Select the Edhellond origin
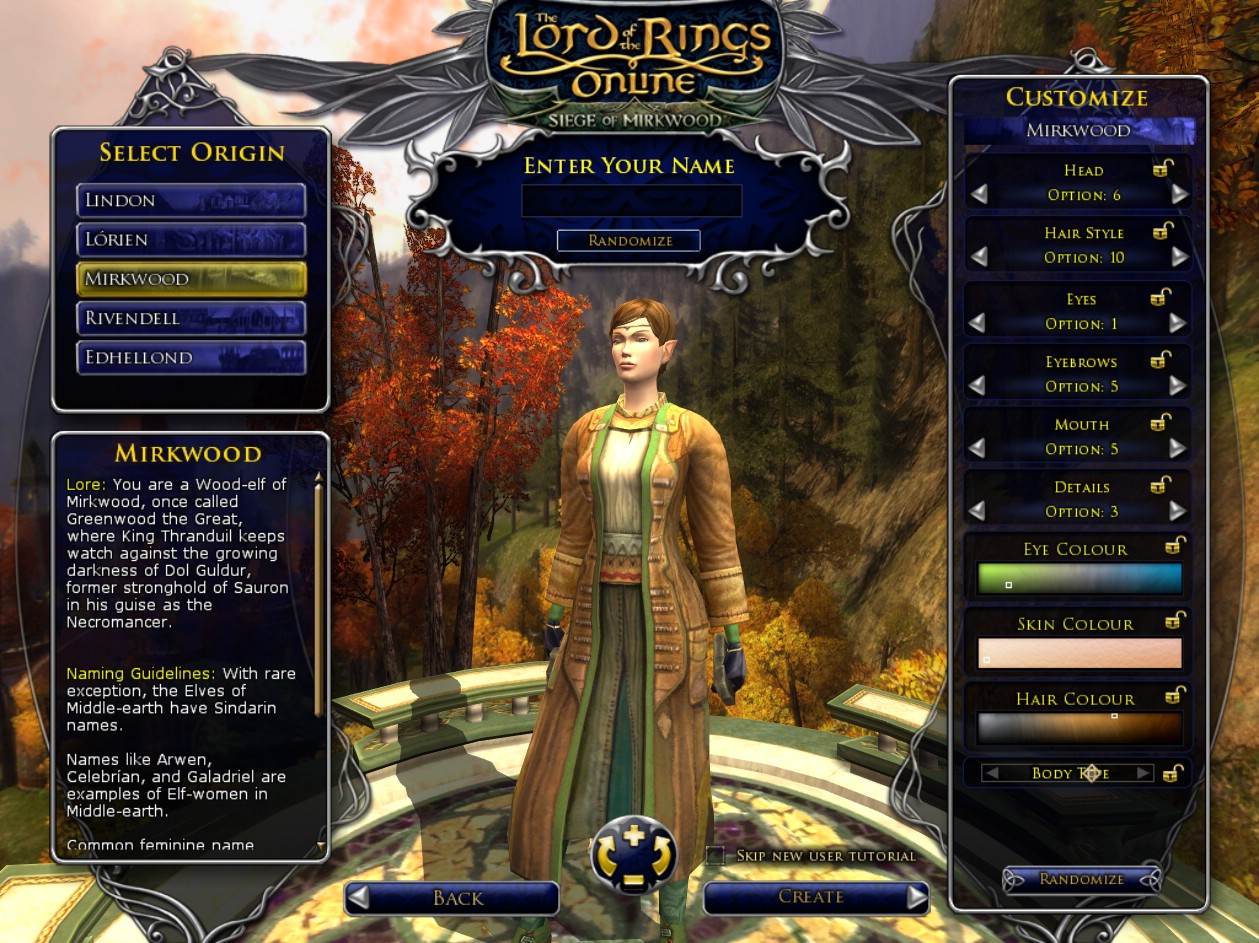Viewport: 1259px width, 943px height. click(x=191, y=358)
